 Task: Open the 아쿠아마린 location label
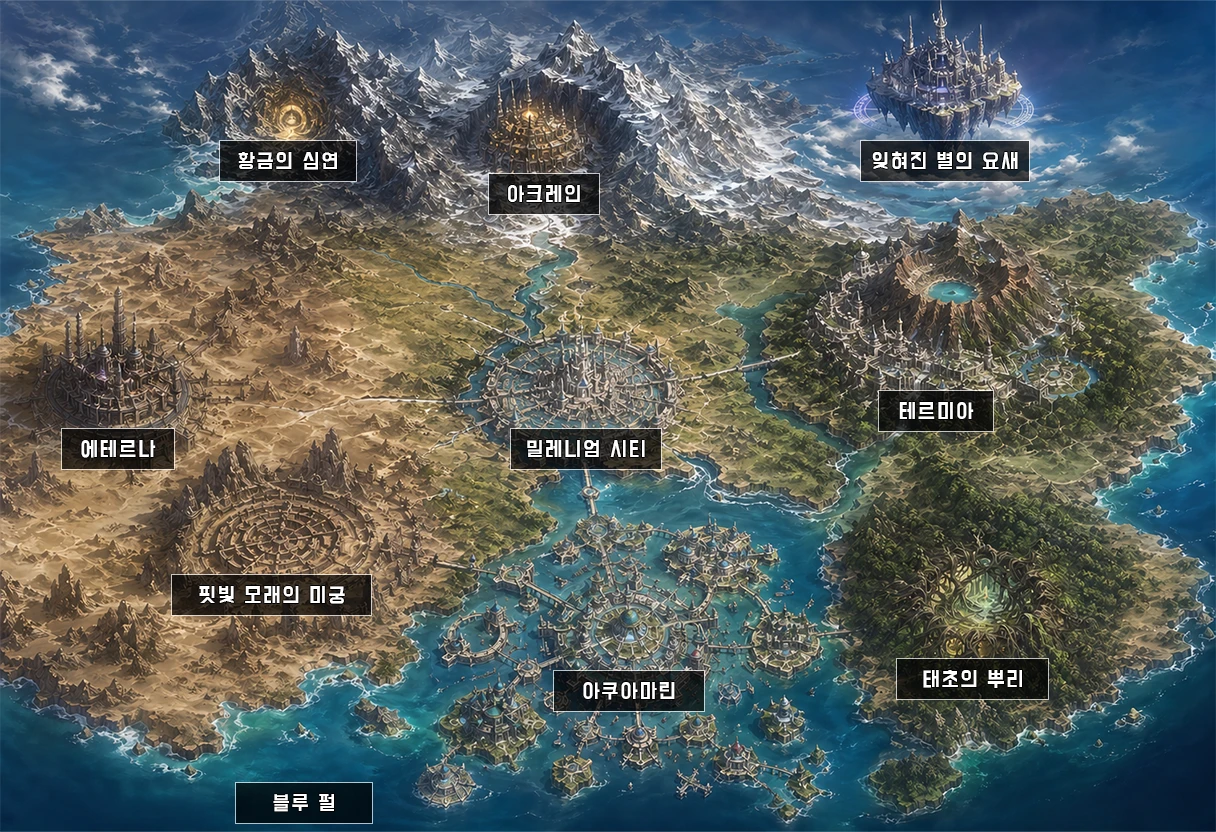(x=628, y=691)
